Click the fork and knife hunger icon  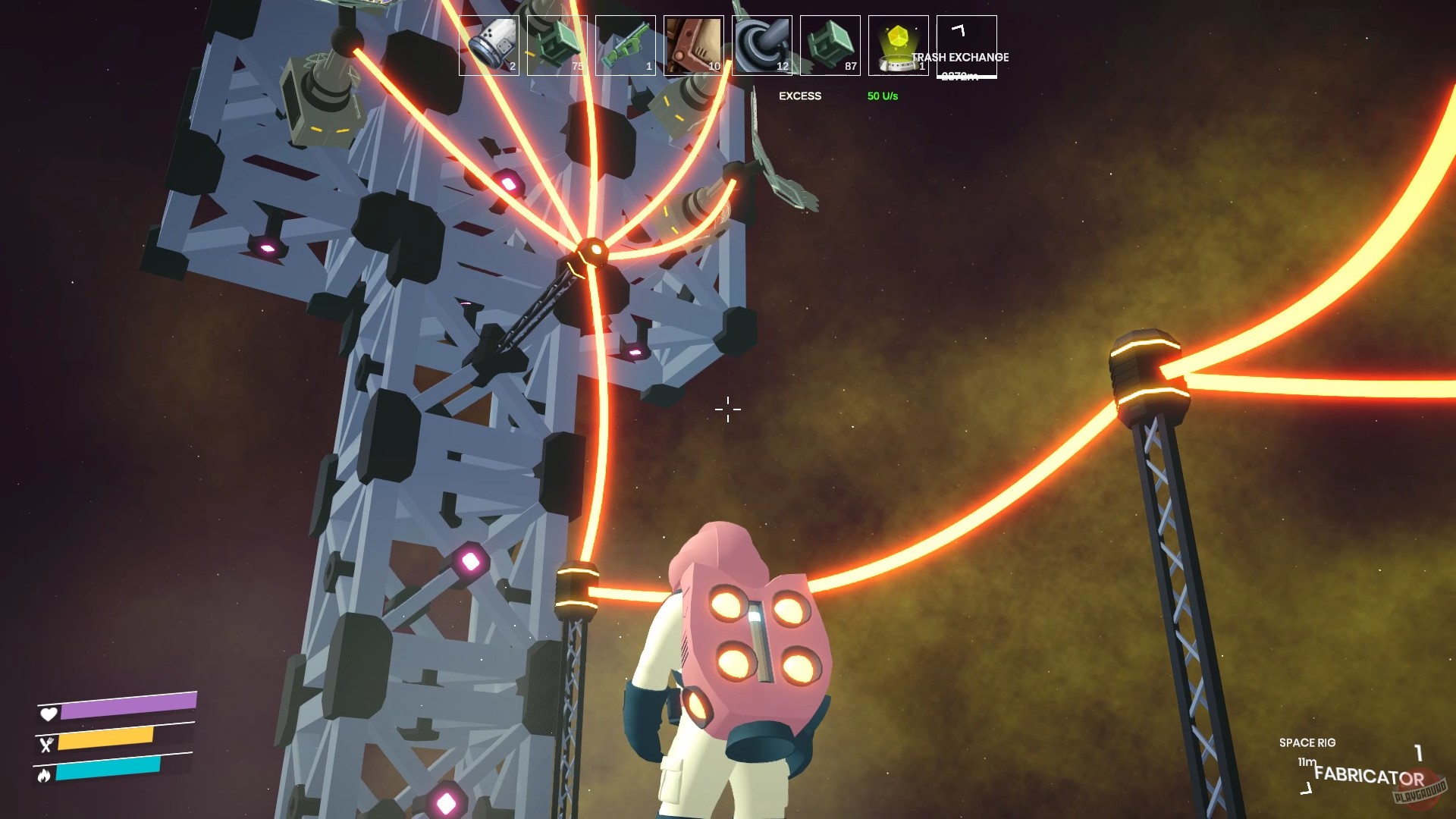[48, 745]
